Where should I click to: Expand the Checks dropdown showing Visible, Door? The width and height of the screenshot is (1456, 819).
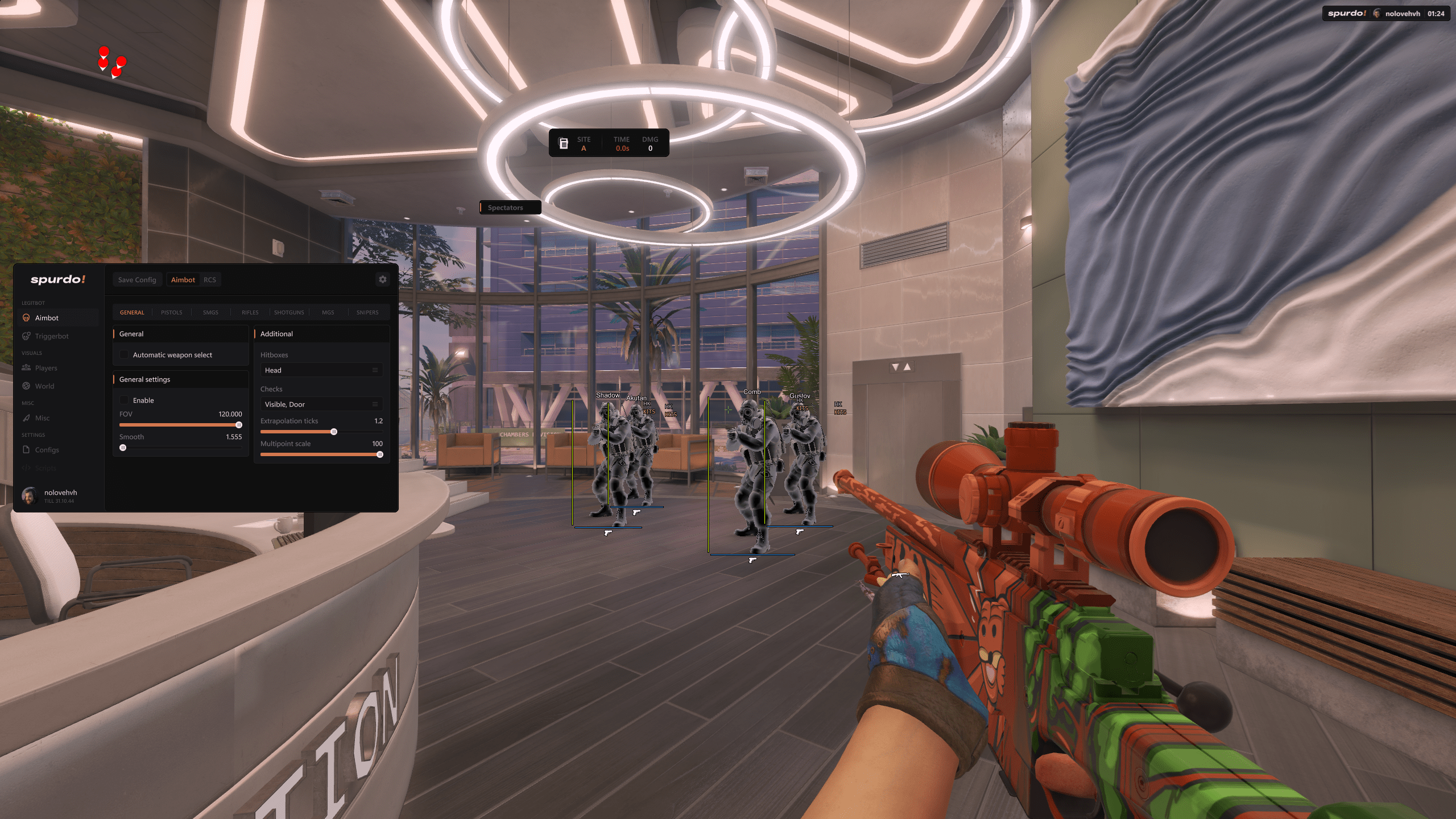[321, 404]
